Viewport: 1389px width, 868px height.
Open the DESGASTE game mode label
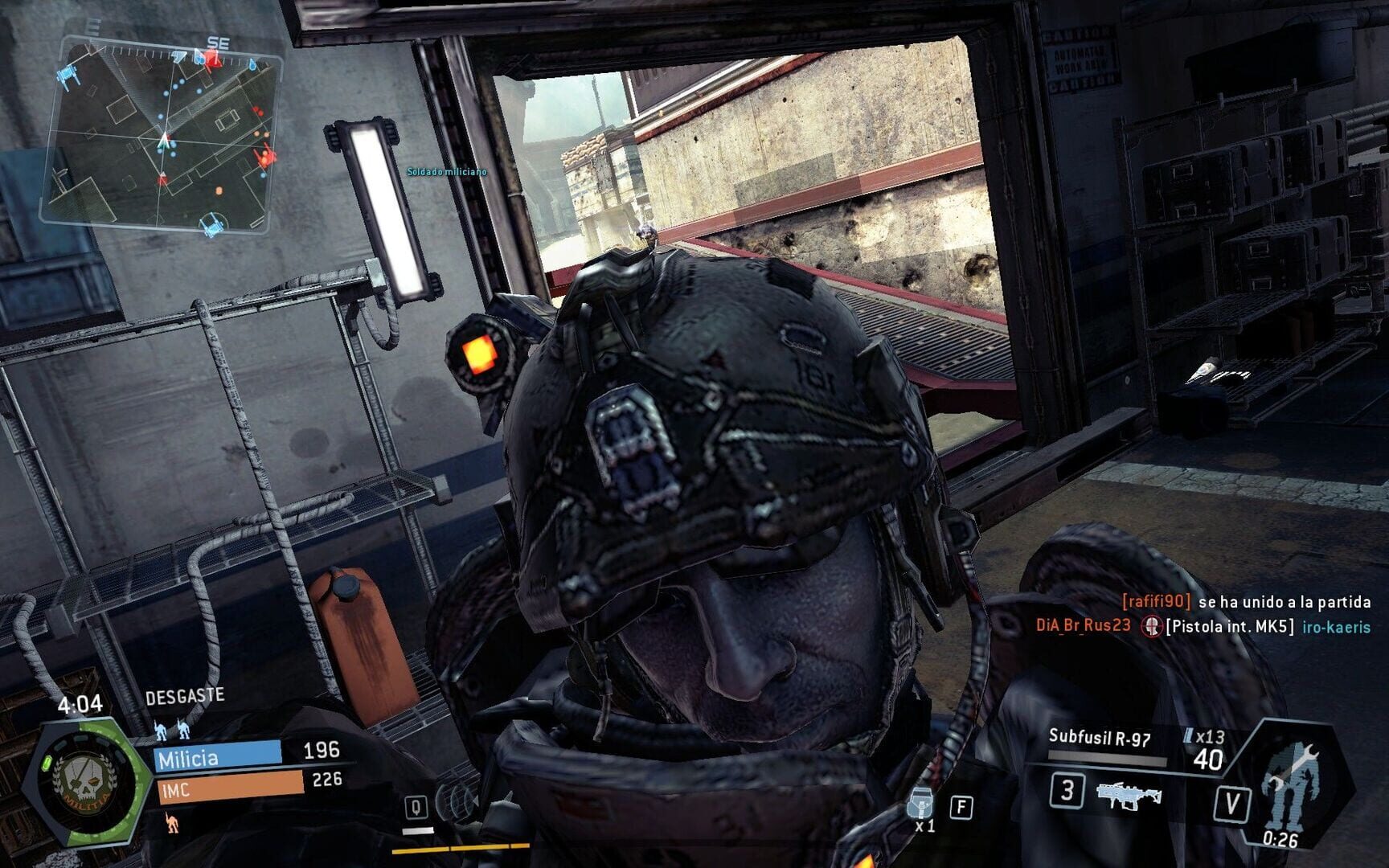[x=186, y=696]
